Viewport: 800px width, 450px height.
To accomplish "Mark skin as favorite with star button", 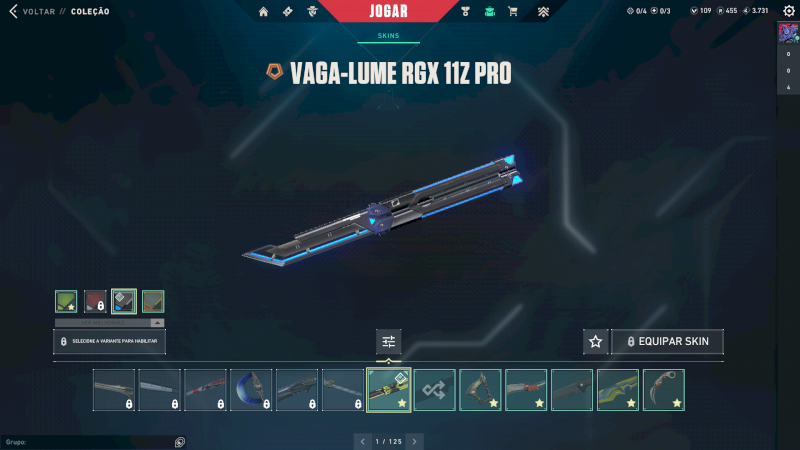I will 596,342.
